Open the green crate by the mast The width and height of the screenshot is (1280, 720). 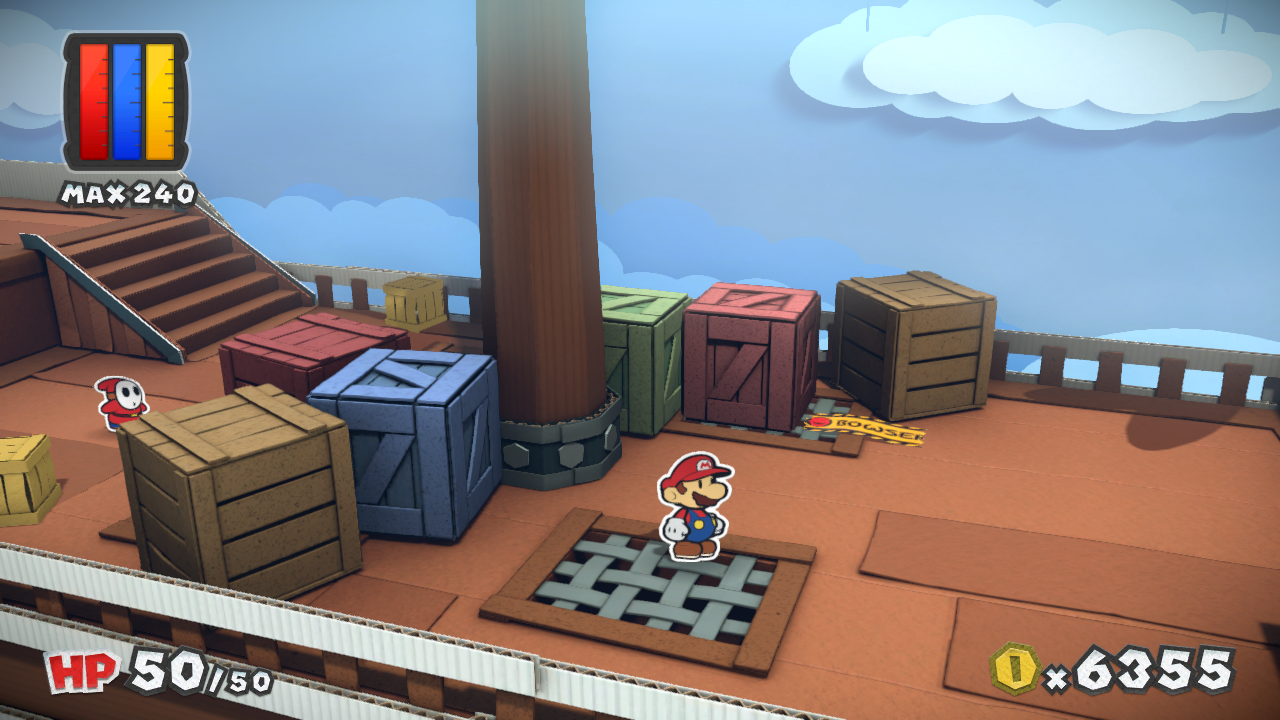640,350
